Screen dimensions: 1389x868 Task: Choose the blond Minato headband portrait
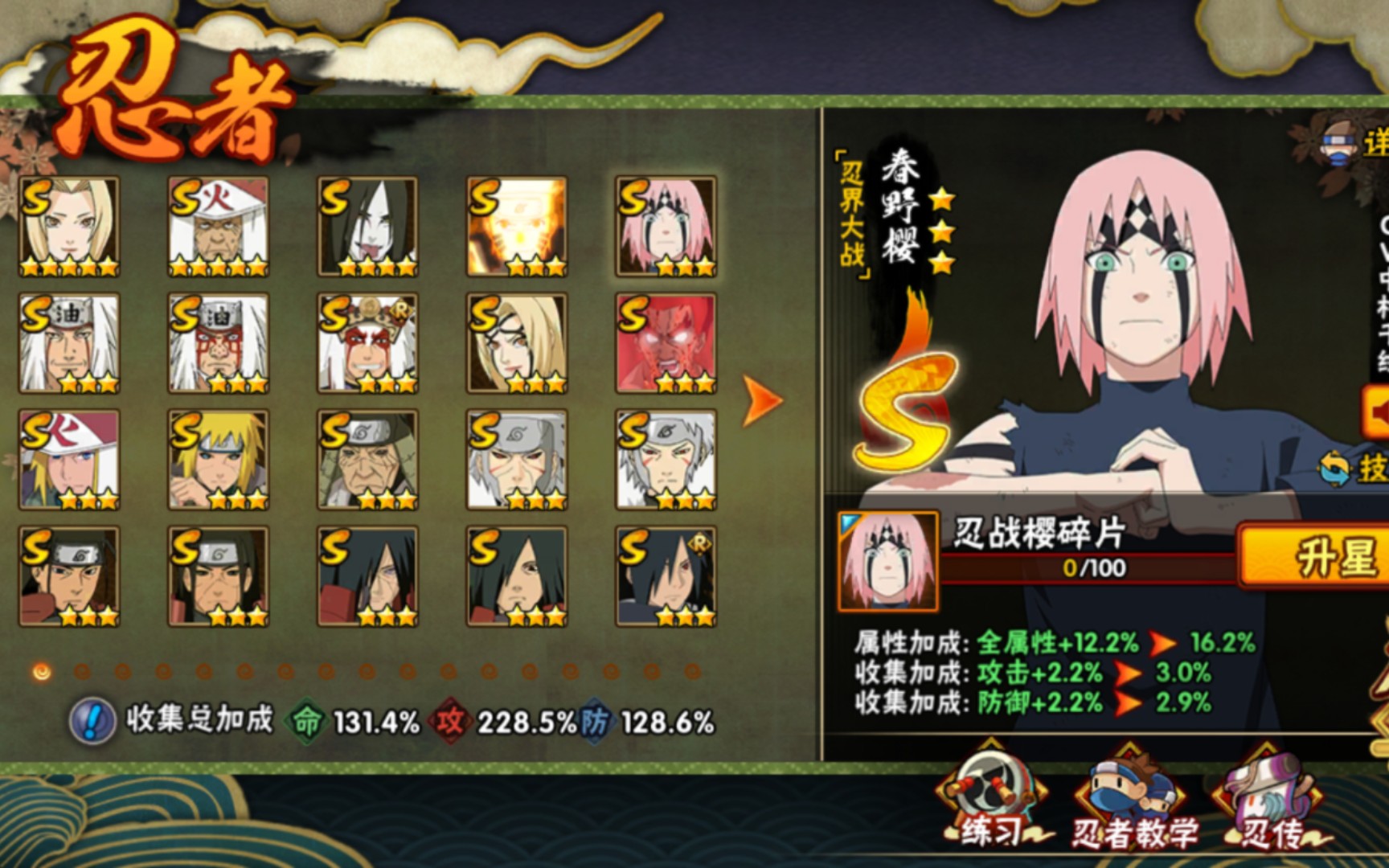[x=218, y=460]
